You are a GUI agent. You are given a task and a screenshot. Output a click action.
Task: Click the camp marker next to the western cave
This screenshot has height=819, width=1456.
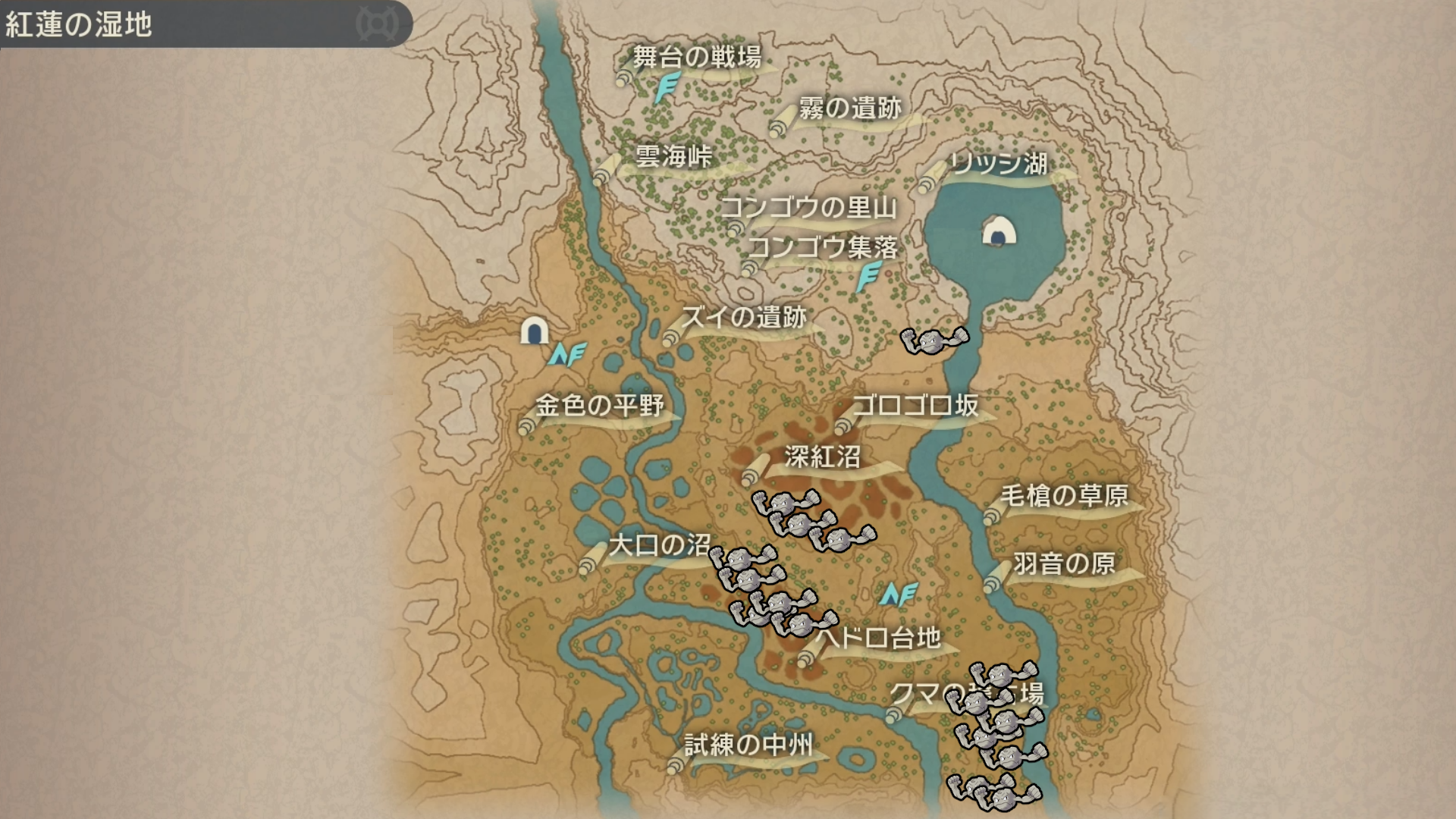pos(567,353)
